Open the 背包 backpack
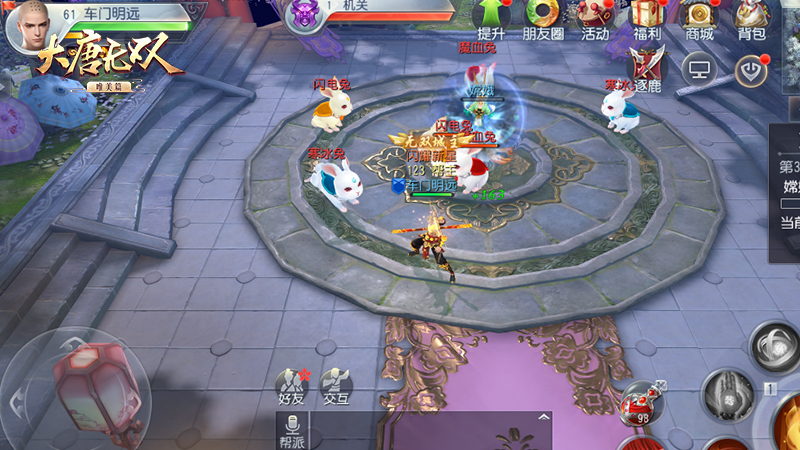800x450 pixels. coord(751,19)
